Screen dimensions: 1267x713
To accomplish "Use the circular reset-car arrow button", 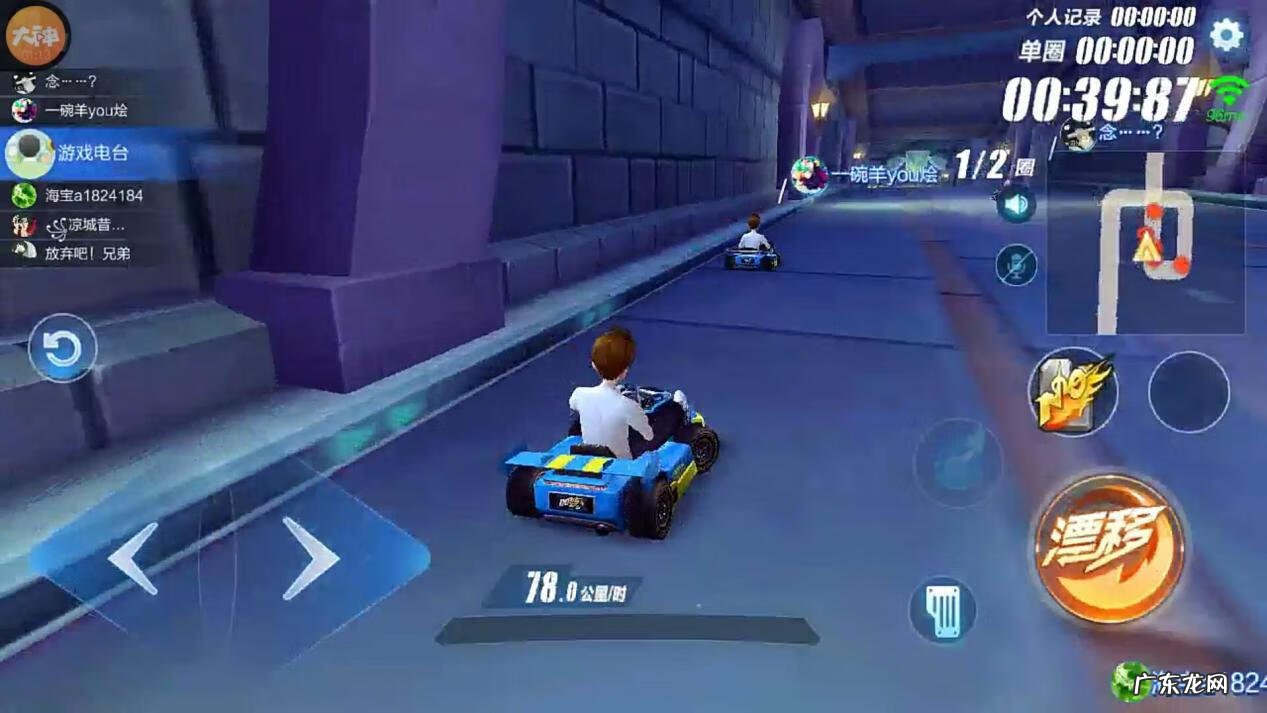I will [x=62, y=349].
